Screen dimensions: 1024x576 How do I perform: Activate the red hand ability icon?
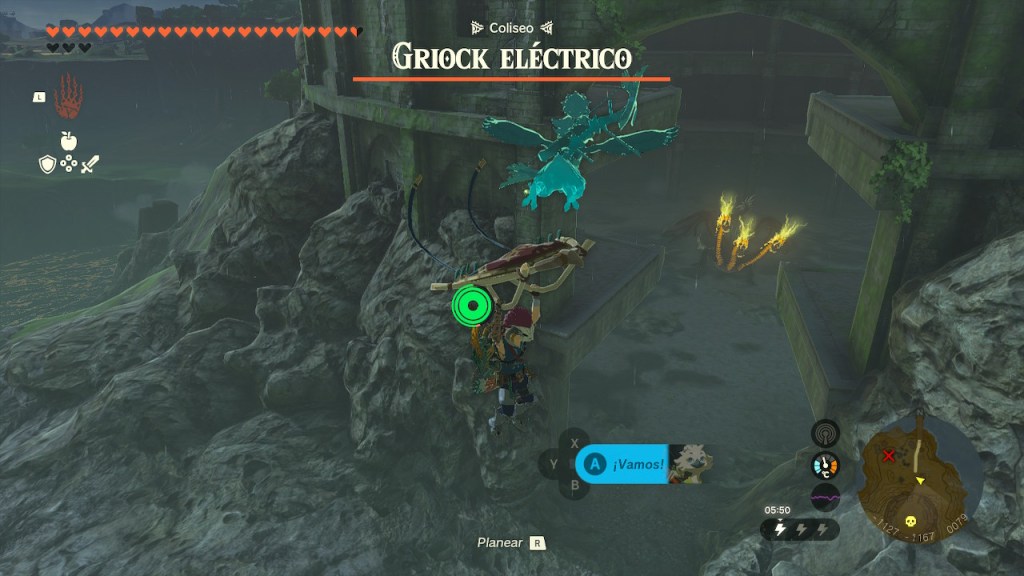68,97
